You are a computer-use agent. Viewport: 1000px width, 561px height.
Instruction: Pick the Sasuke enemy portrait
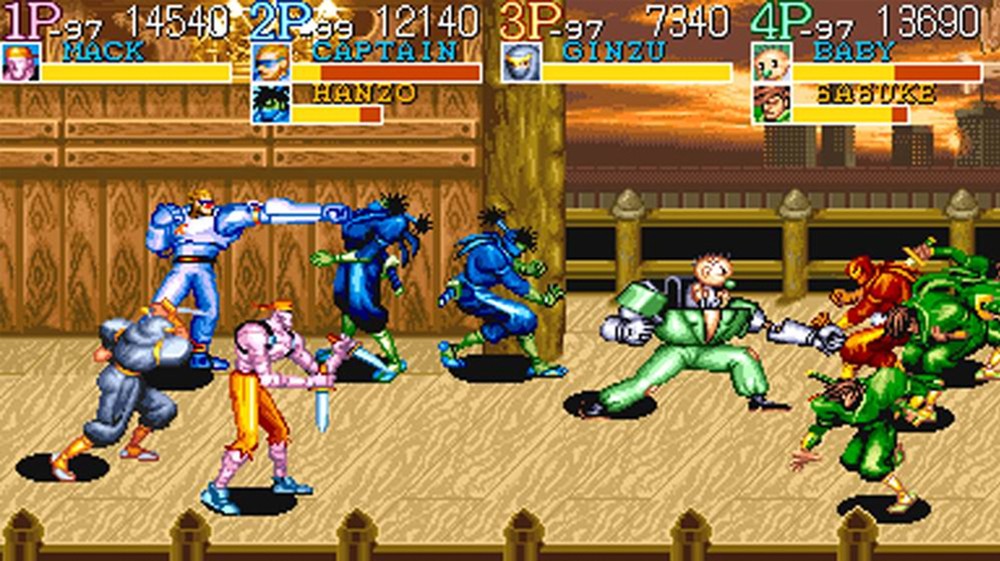click(x=771, y=104)
